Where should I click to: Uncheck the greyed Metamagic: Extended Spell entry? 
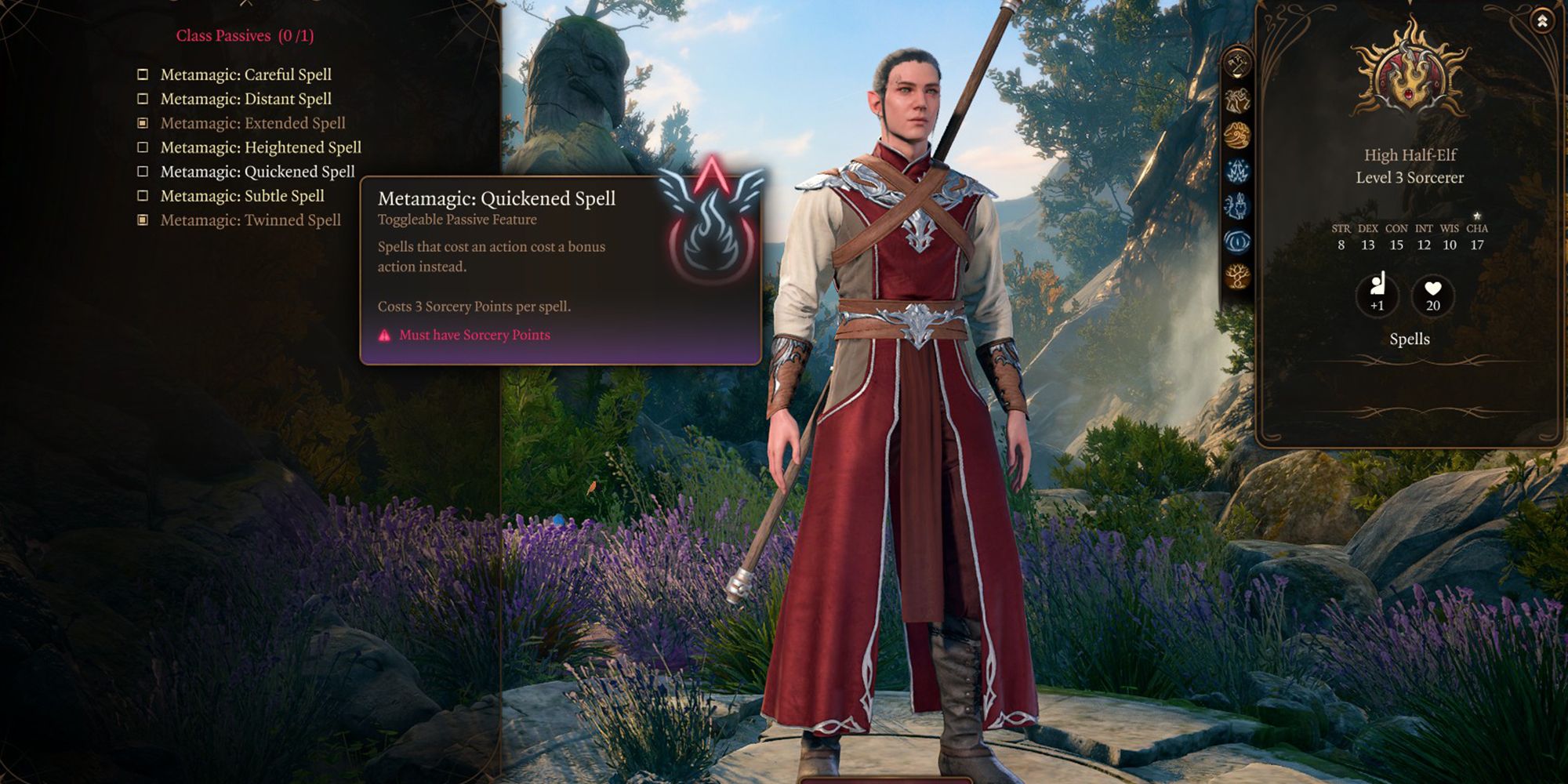pos(143,123)
